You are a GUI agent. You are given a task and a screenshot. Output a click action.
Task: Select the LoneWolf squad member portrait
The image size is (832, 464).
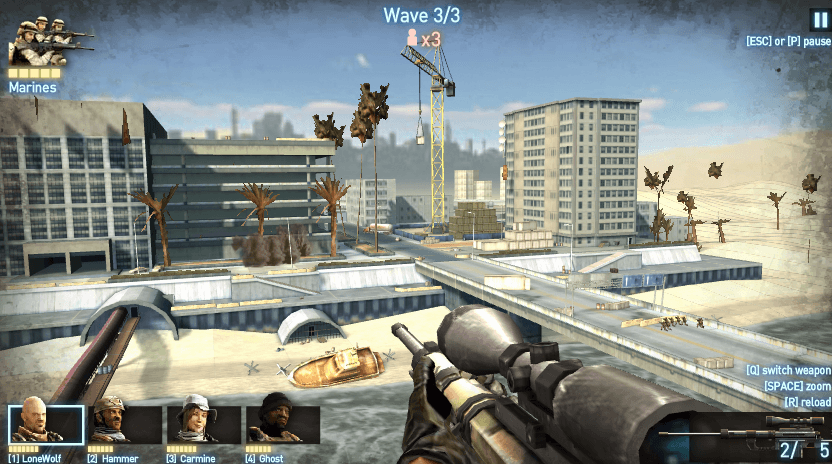(x=46, y=424)
